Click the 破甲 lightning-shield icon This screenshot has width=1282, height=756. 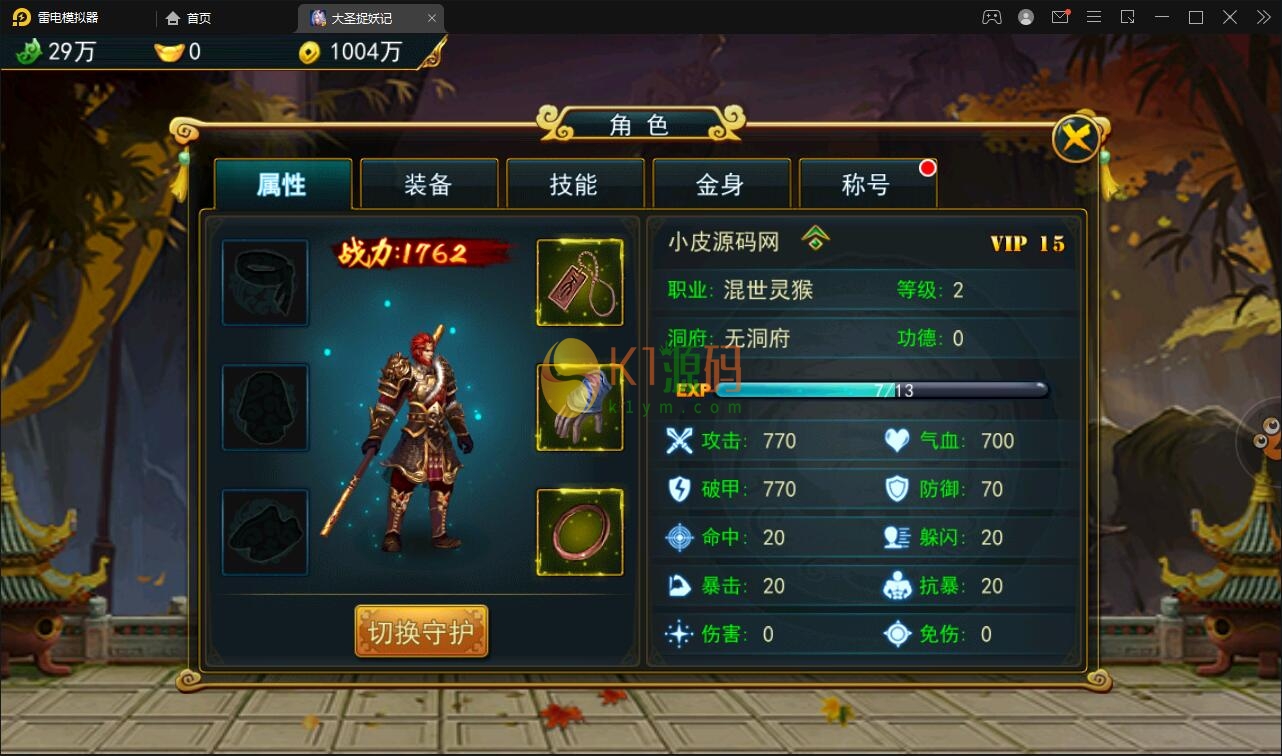point(678,489)
